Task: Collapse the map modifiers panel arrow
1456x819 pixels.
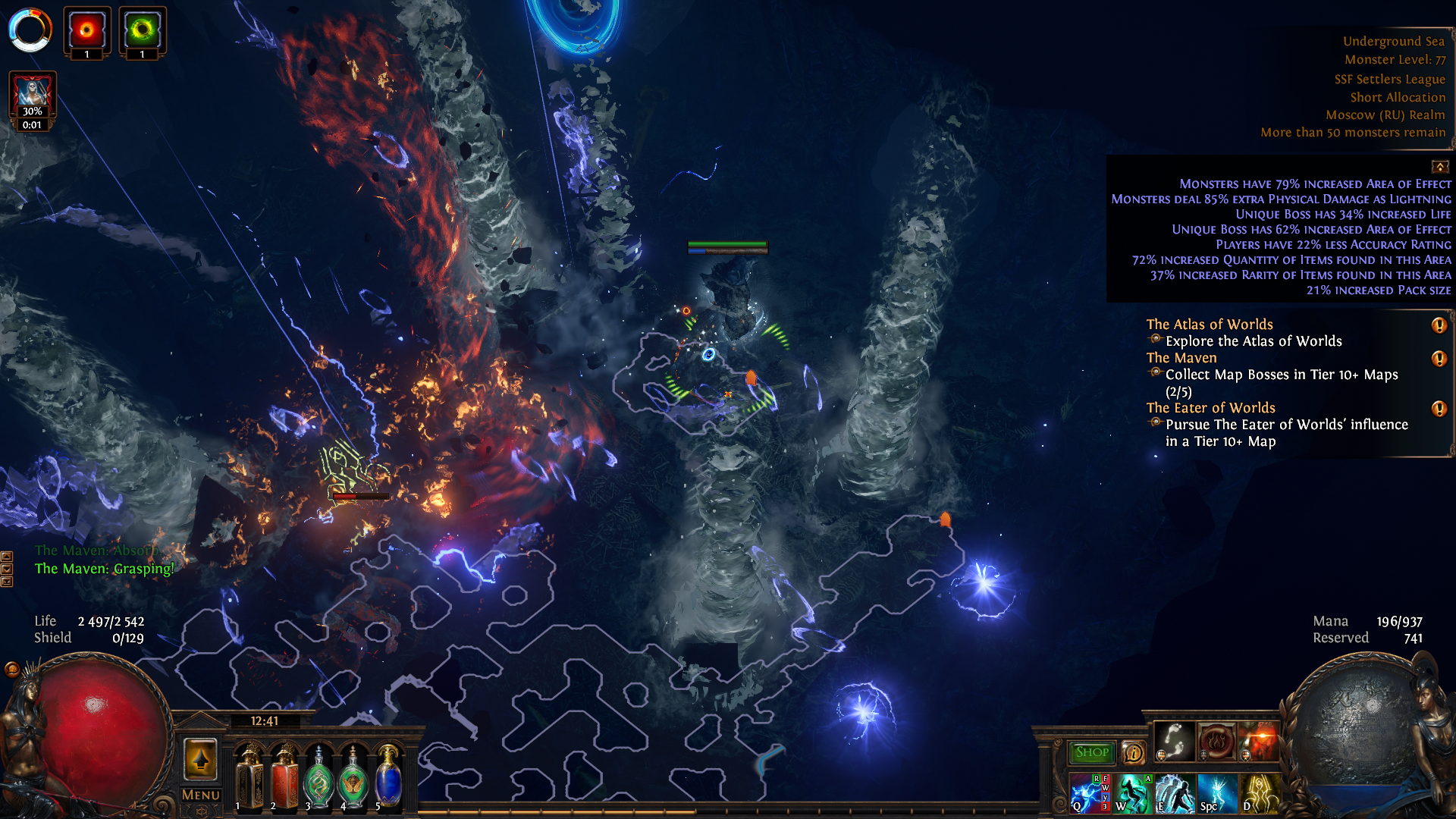Action: coord(1439,167)
